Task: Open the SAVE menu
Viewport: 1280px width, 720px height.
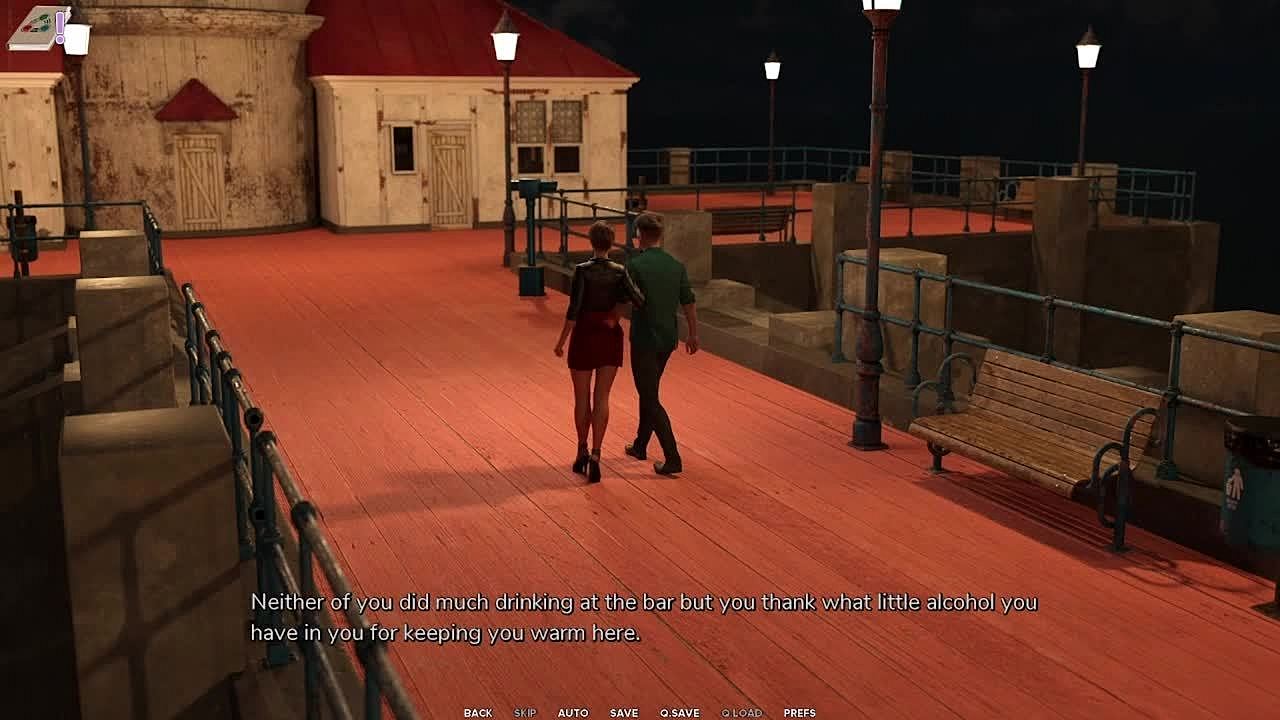Action: point(624,713)
